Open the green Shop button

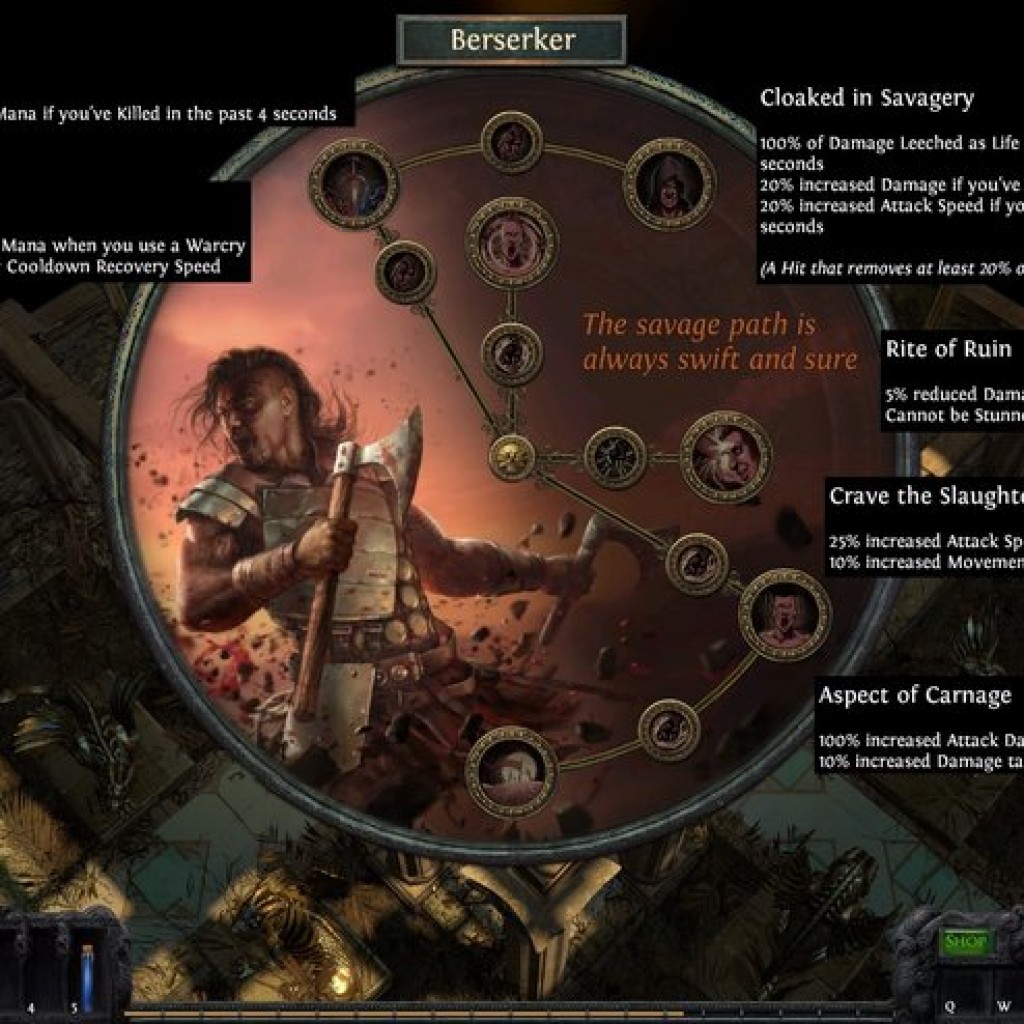pyautogui.click(x=966, y=942)
